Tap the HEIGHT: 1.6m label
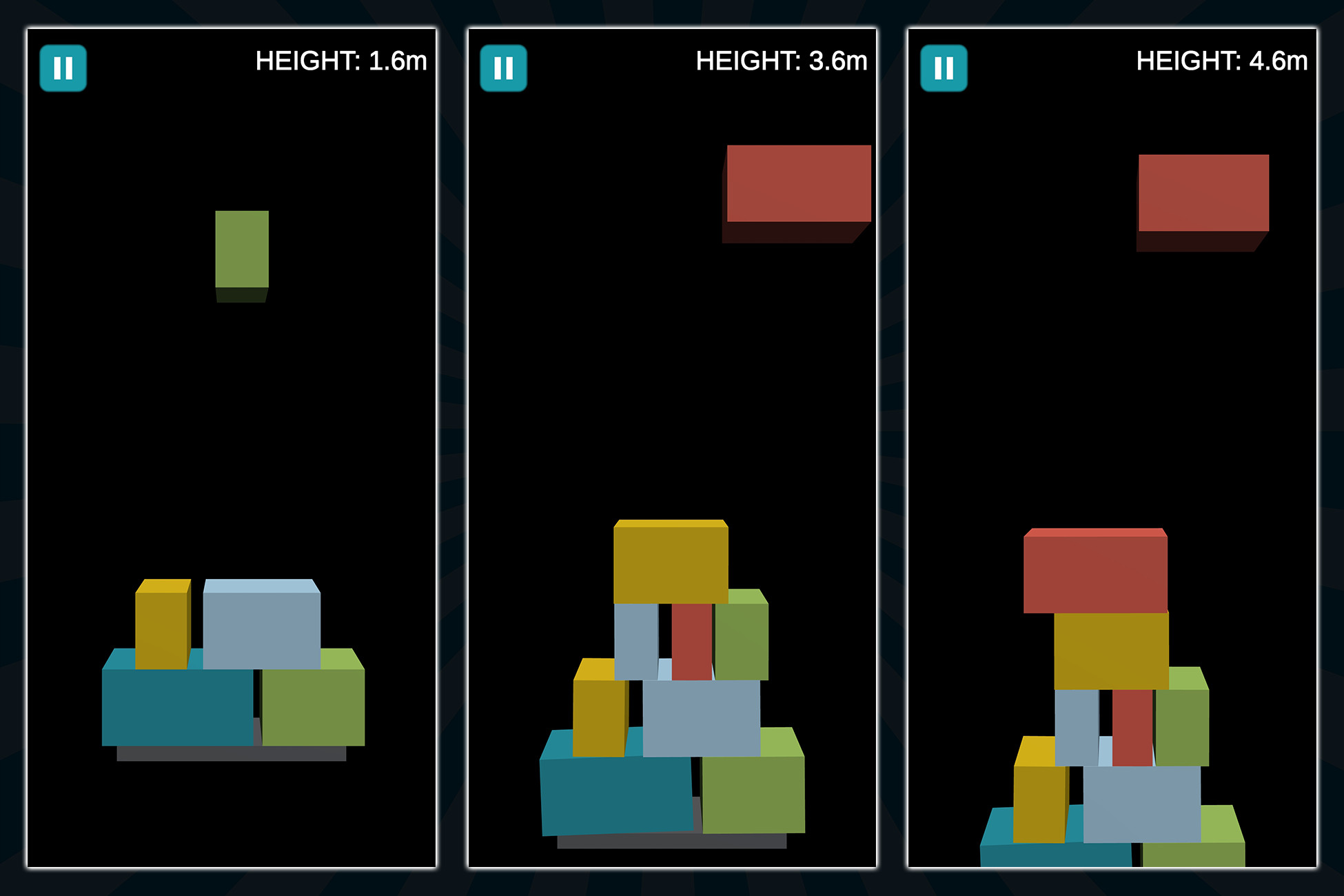The height and width of the screenshot is (896, 1344). (x=342, y=61)
